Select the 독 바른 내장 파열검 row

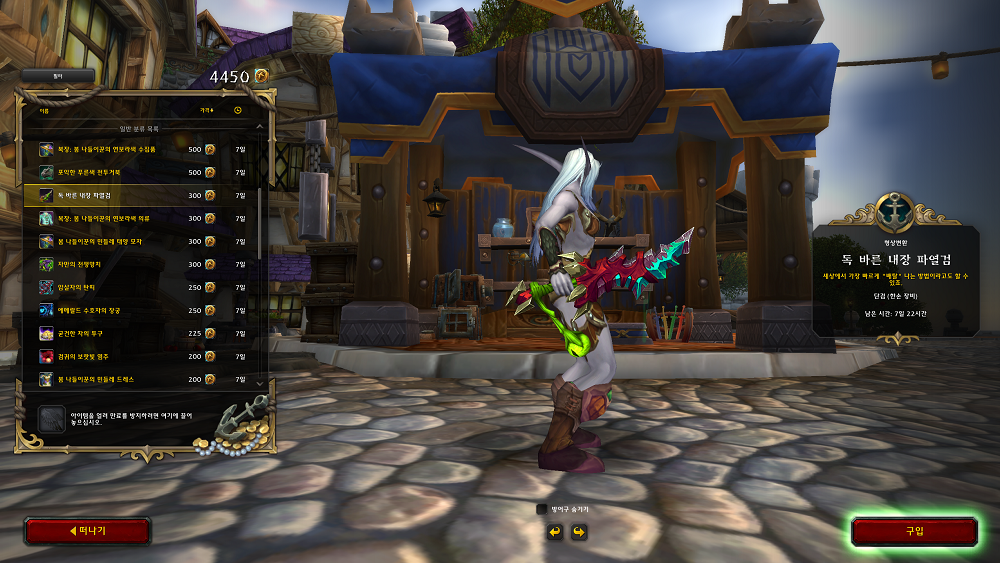pyautogui.click(x=140, y=195)
